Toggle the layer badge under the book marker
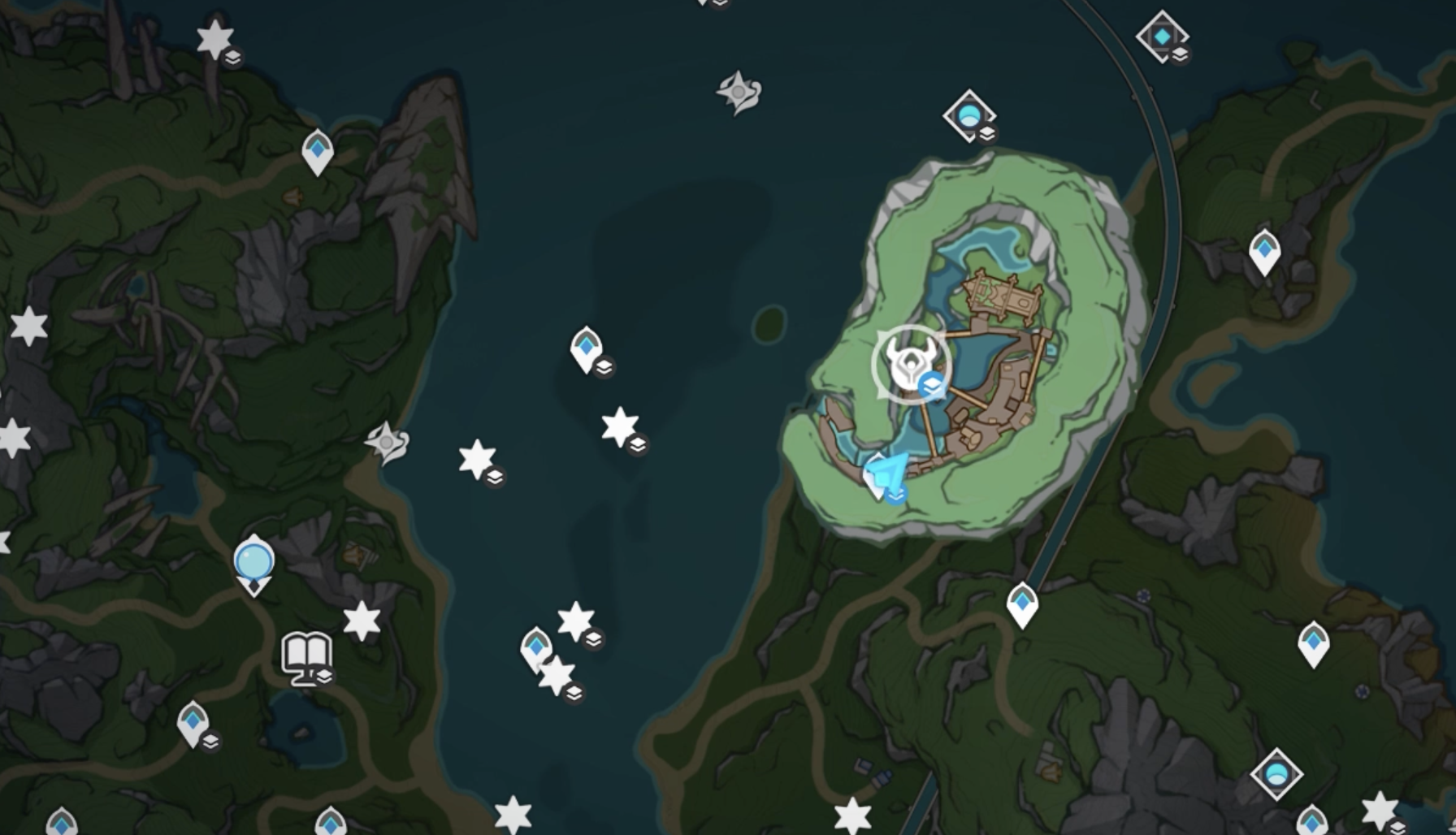 coord(323,677)
